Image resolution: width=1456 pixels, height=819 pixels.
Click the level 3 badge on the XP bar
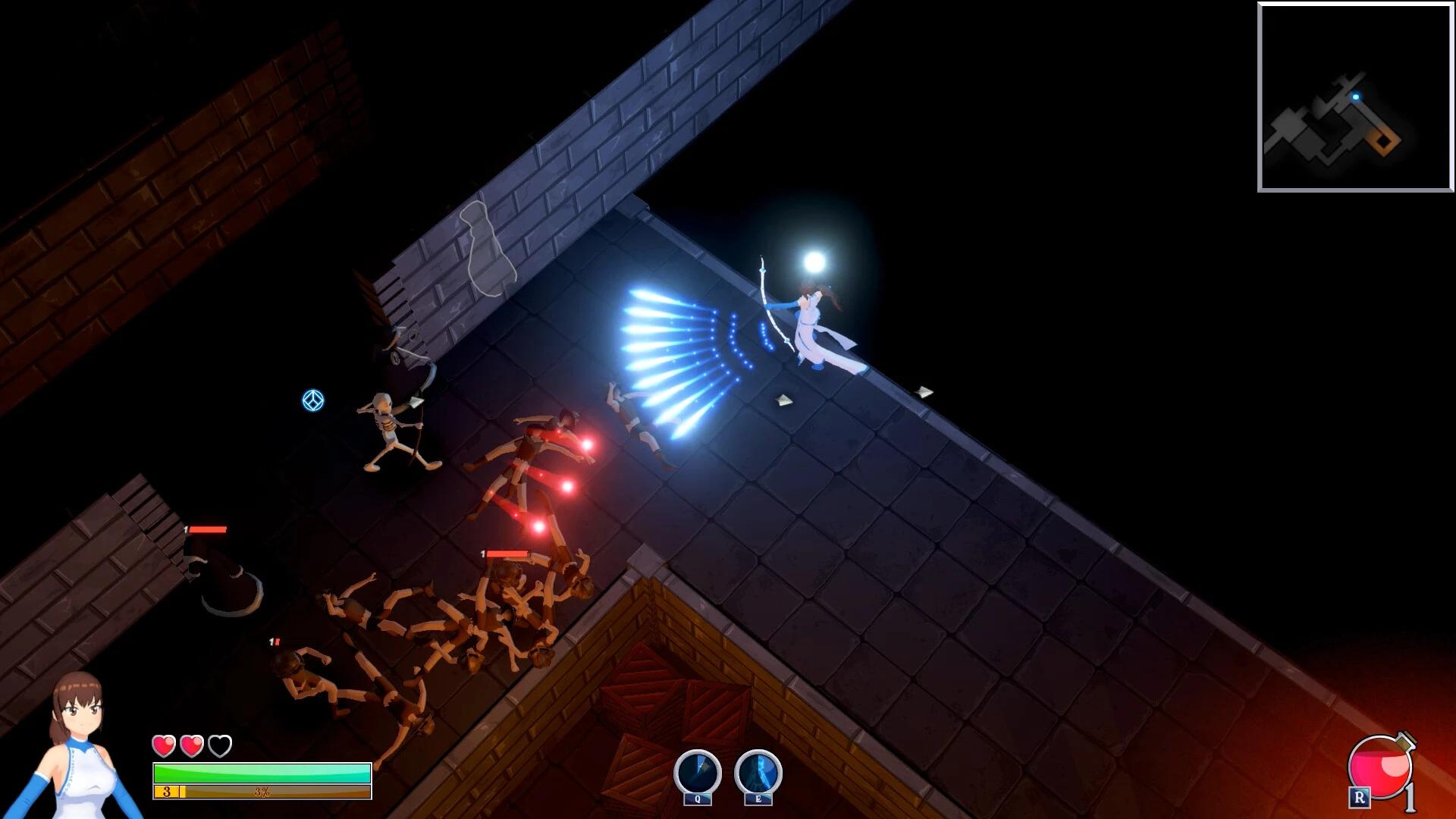pyautogui.click(x=165, y=792)
